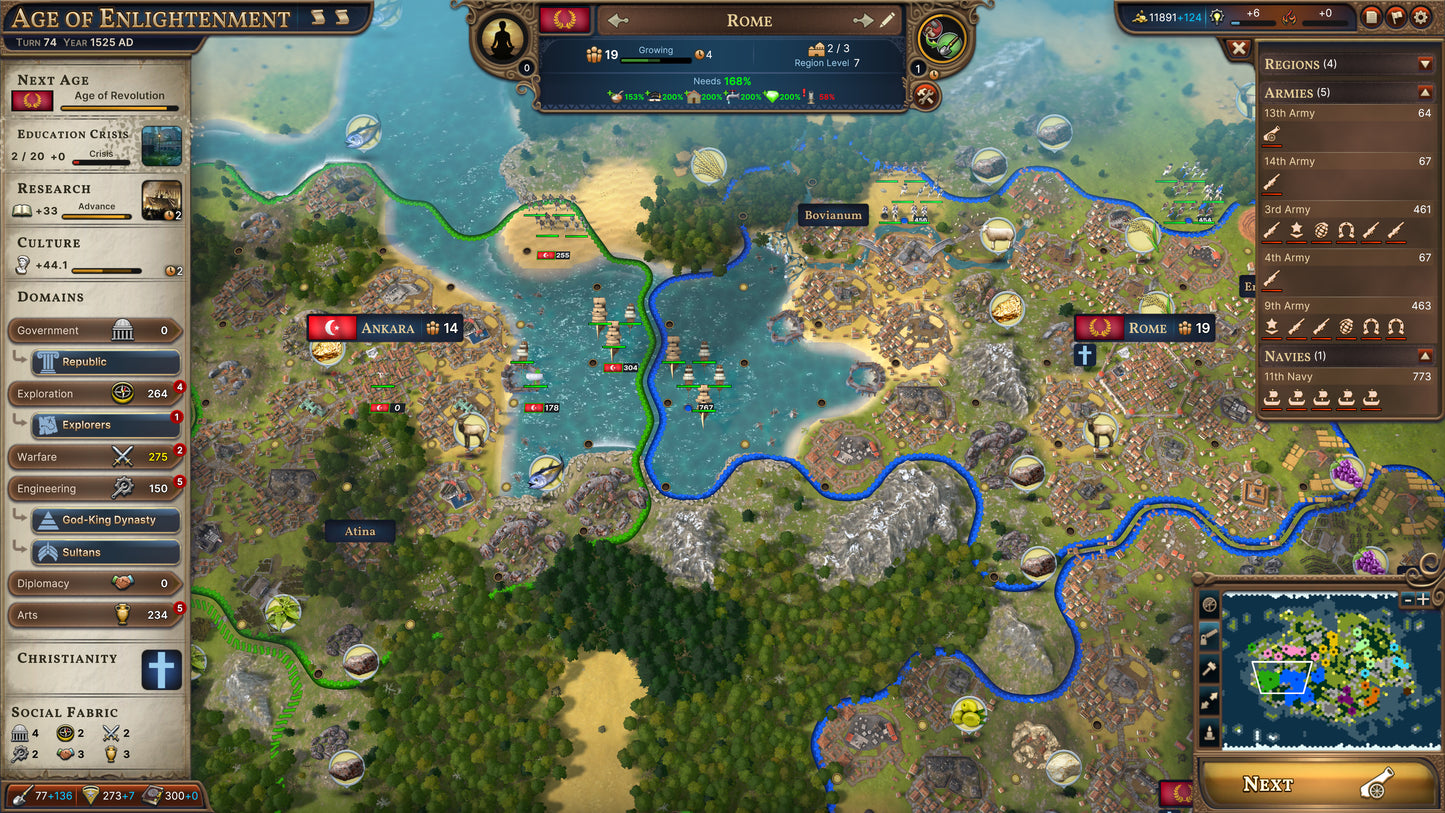1445x813 pixels.
Task: Click the flag icon near the gear button
Action: click(1396, 16)
